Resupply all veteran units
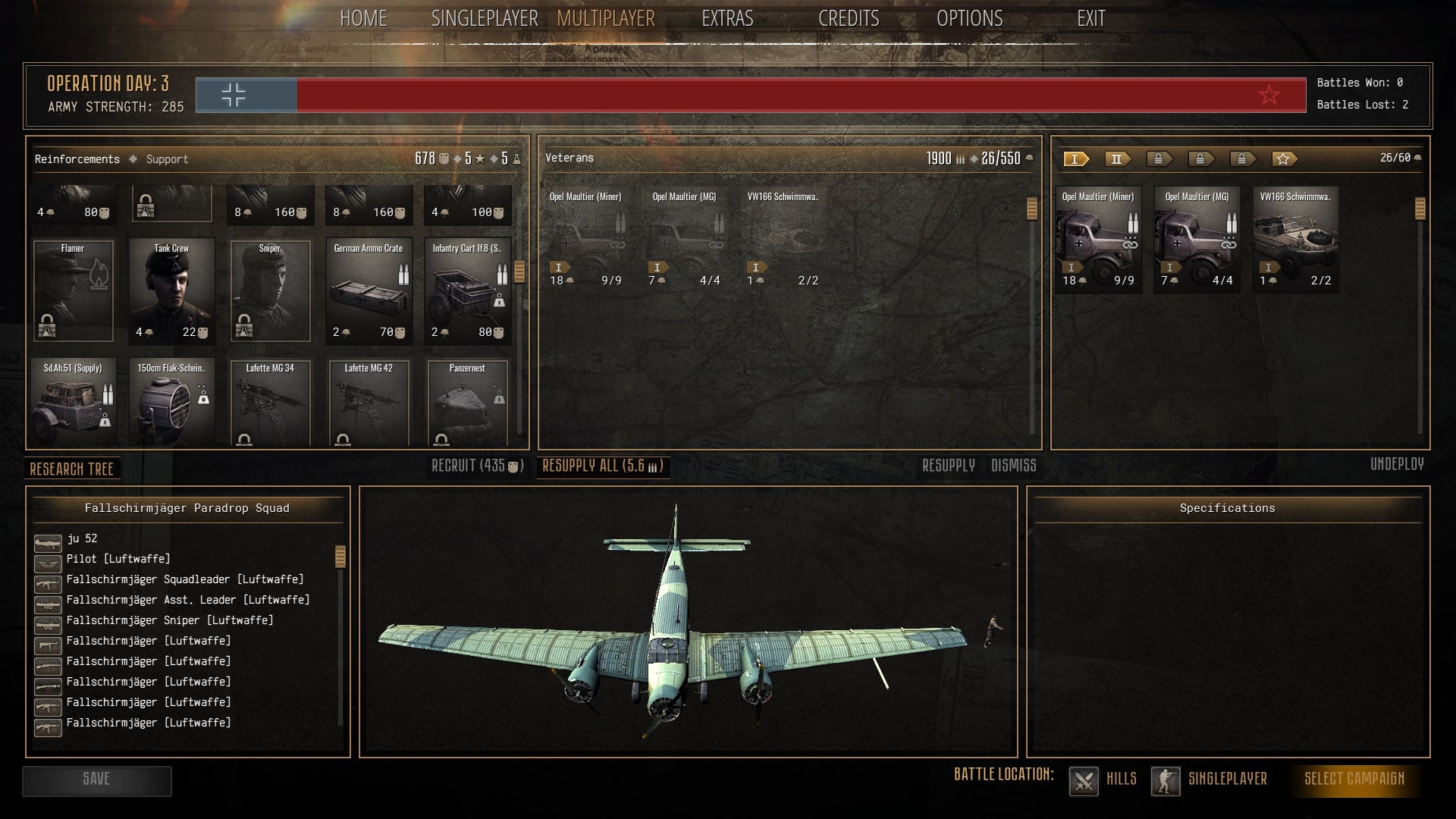The width and height of the screenshot is (1456, 819). [603, 466]
